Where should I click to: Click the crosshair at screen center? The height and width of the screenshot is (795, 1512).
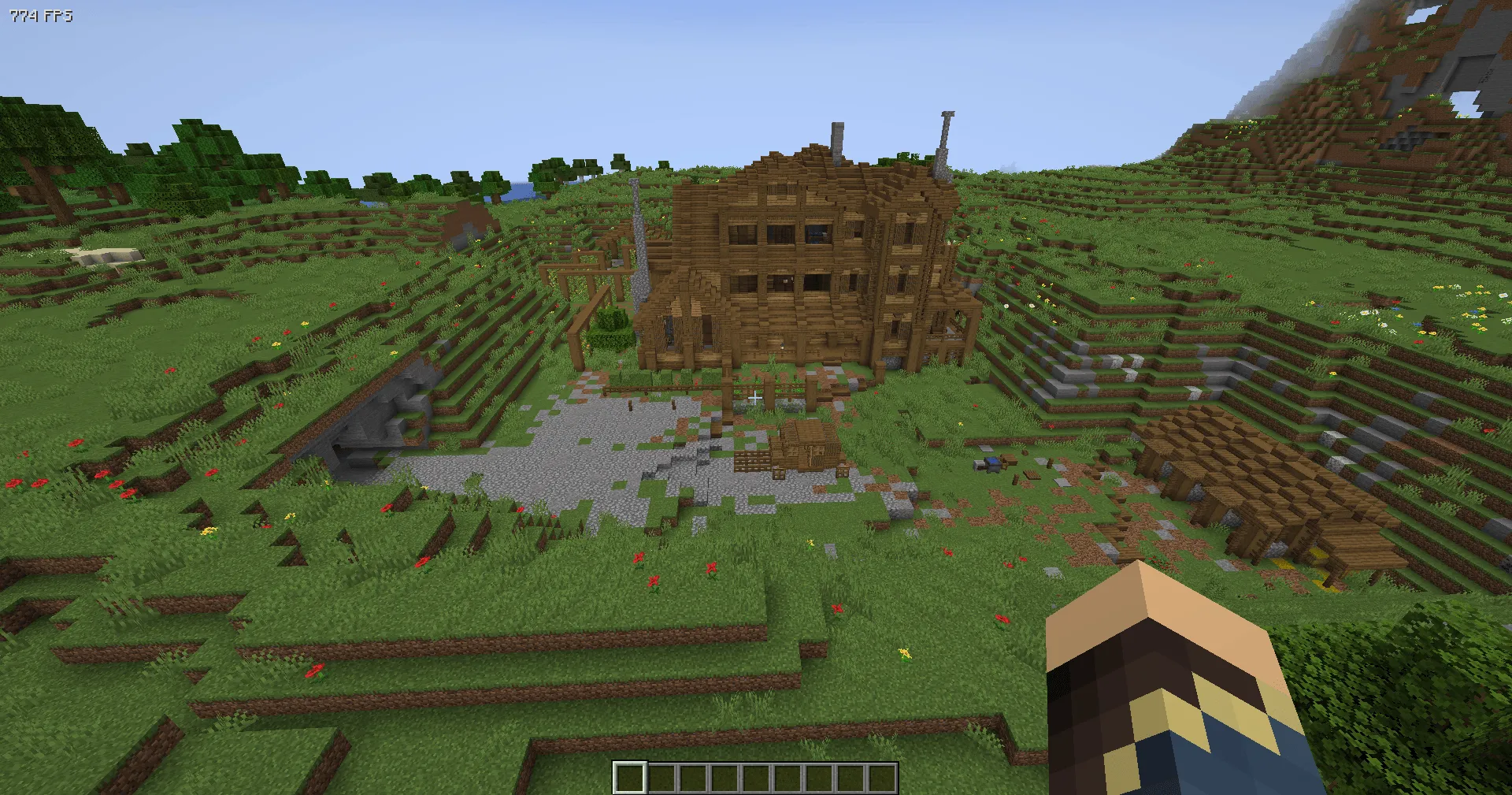(x=756, y=398)
